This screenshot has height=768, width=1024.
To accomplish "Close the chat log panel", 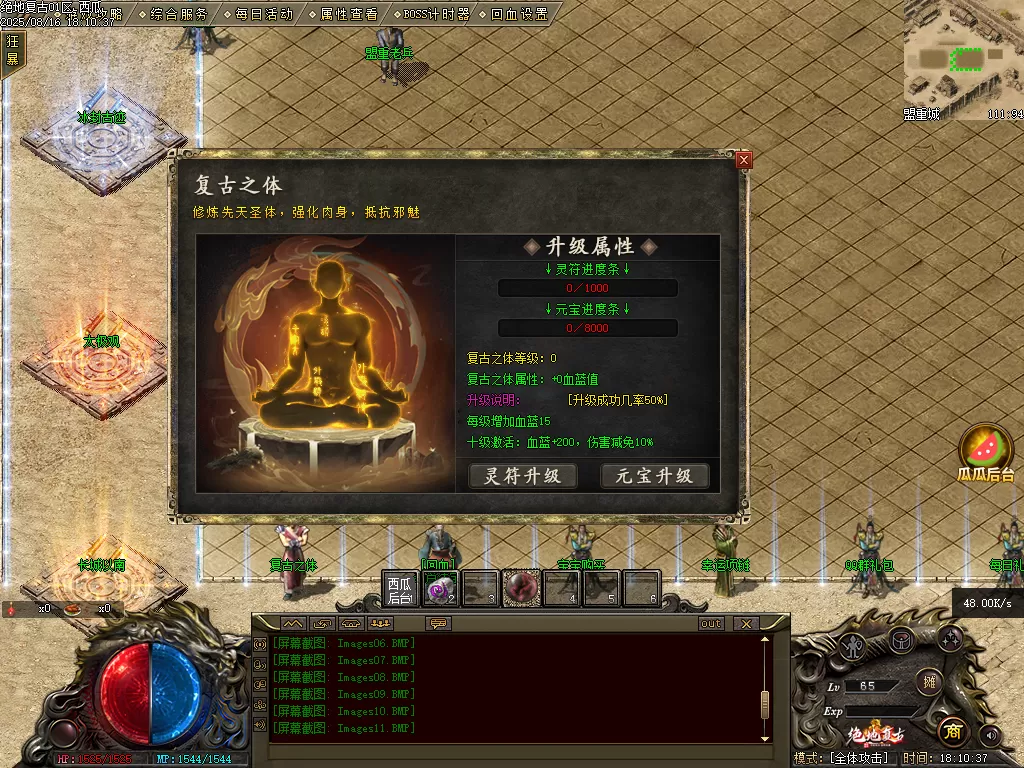I will 745,623.
